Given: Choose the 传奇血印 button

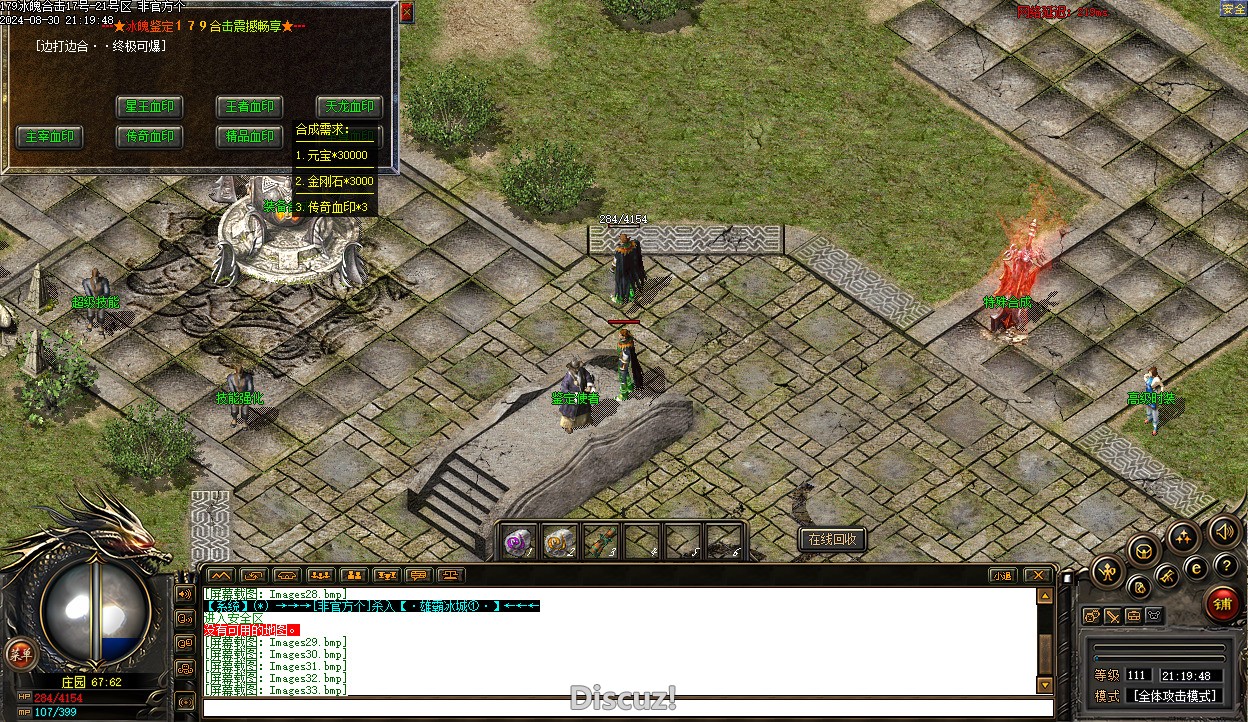Looking at the screenshot, I should click(149, 137).
